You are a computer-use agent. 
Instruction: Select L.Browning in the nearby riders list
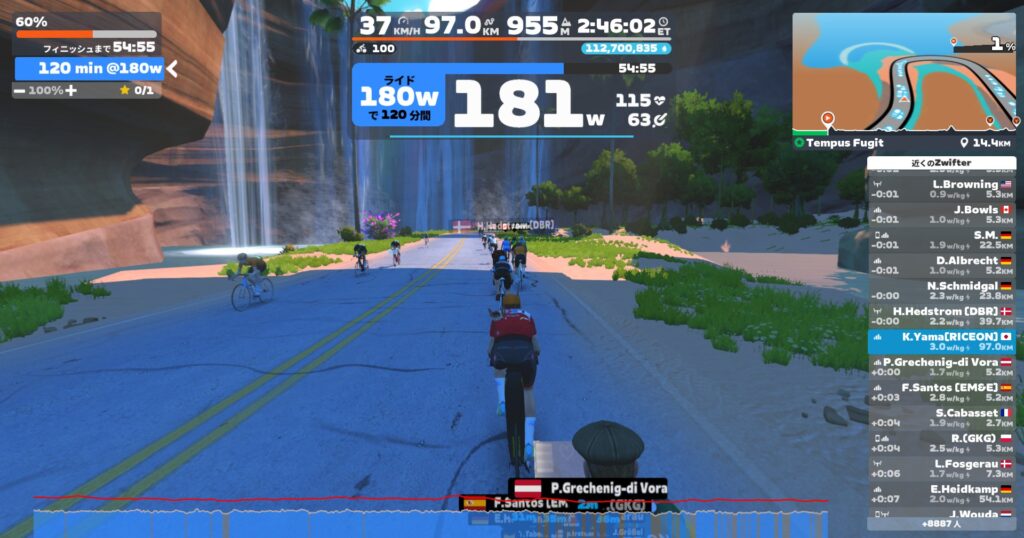(x=941, y=189)
